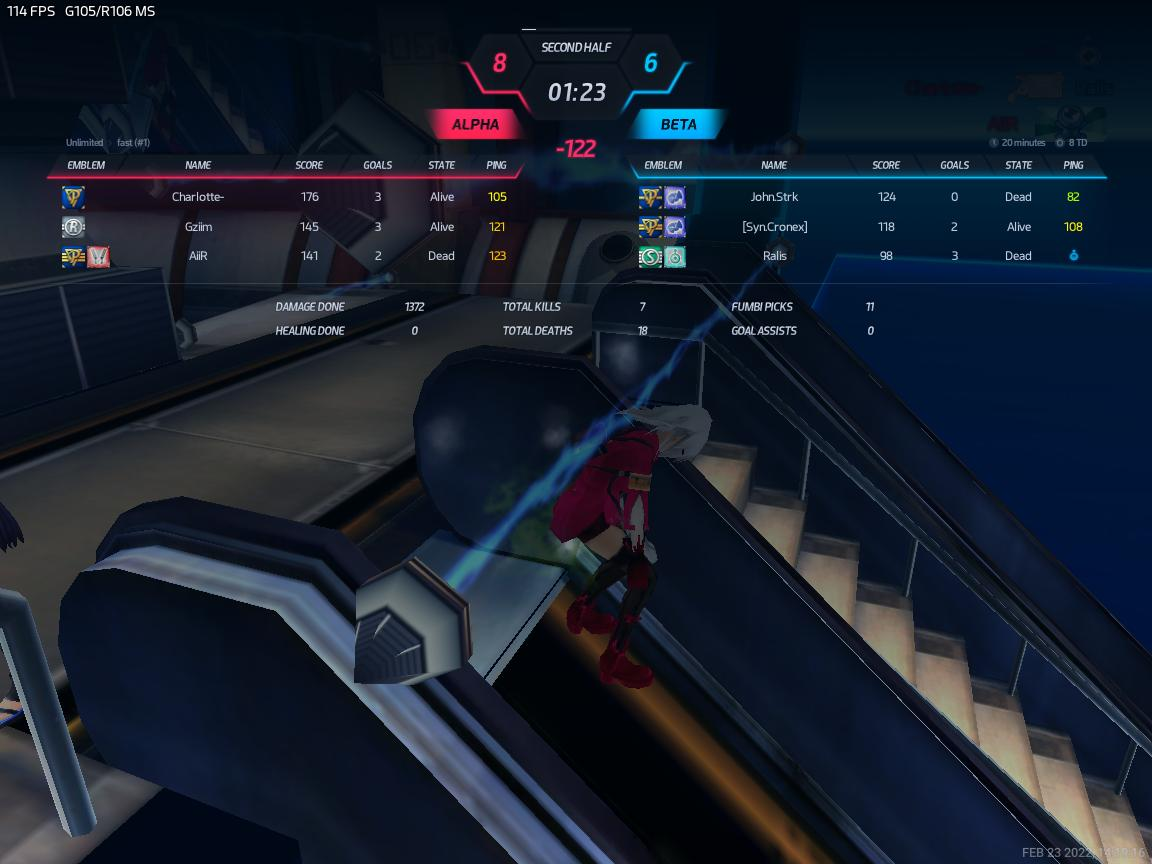1152x864 pixels.
Task: Select Charlotte- in the Alpha scoreboard
Action: pos(198,197)
